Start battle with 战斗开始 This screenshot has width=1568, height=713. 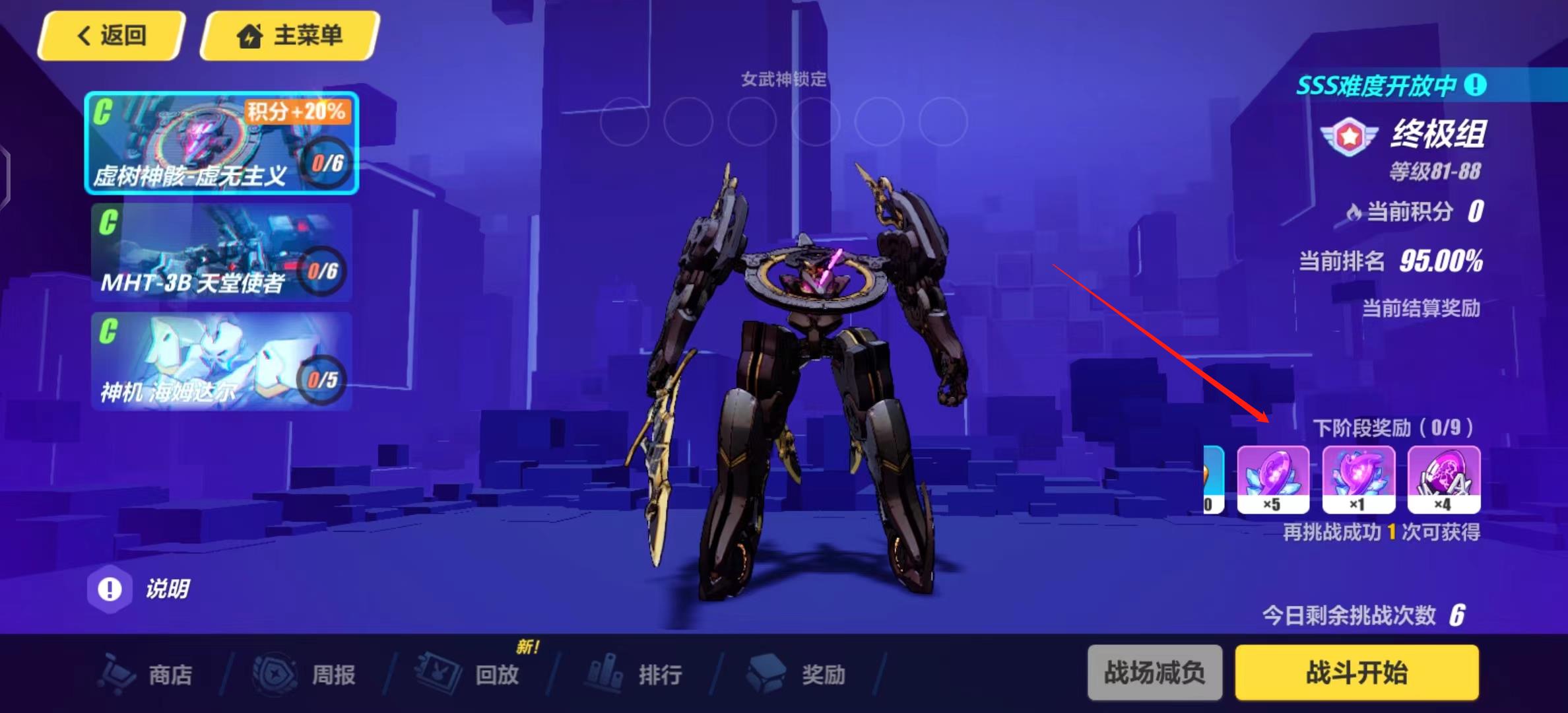coord(1357,673)
